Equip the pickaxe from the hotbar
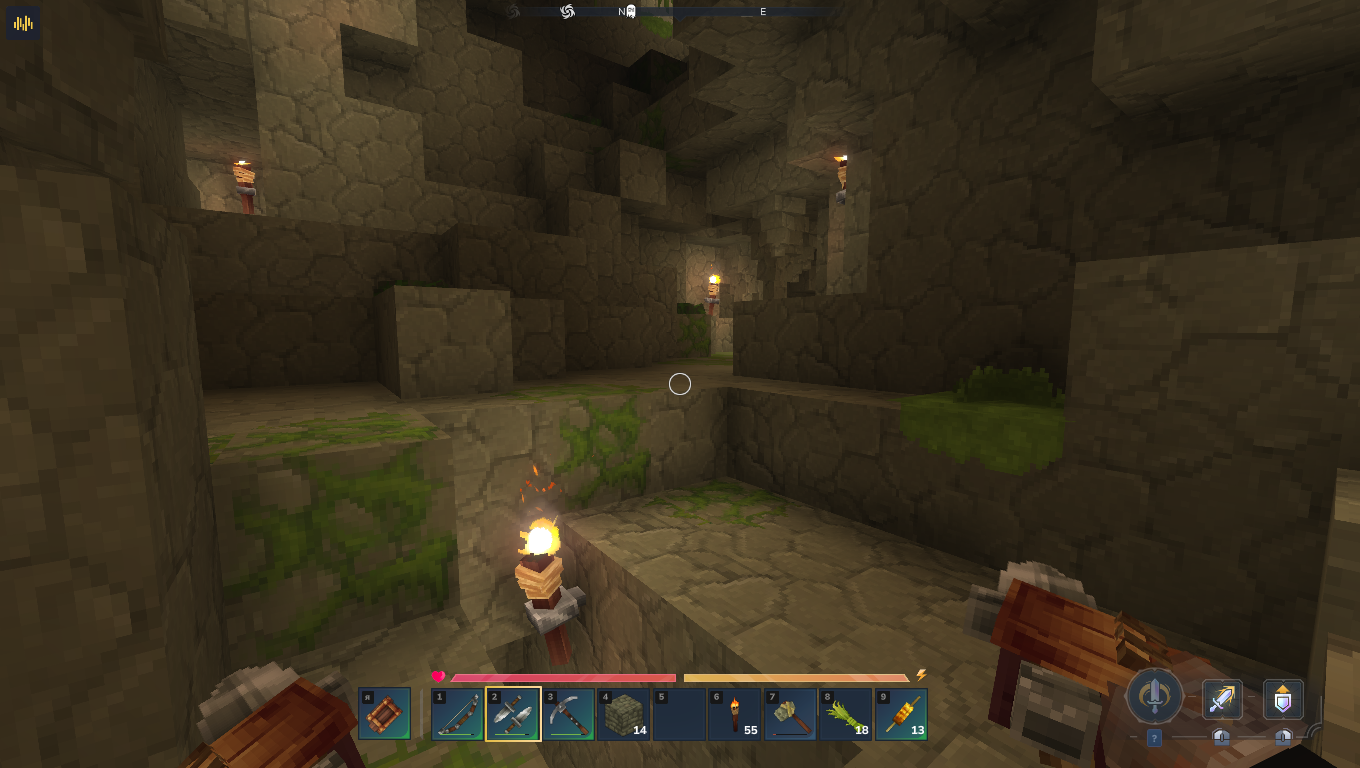This screenshot has width=1360, height=768. [x=569, y=714]
